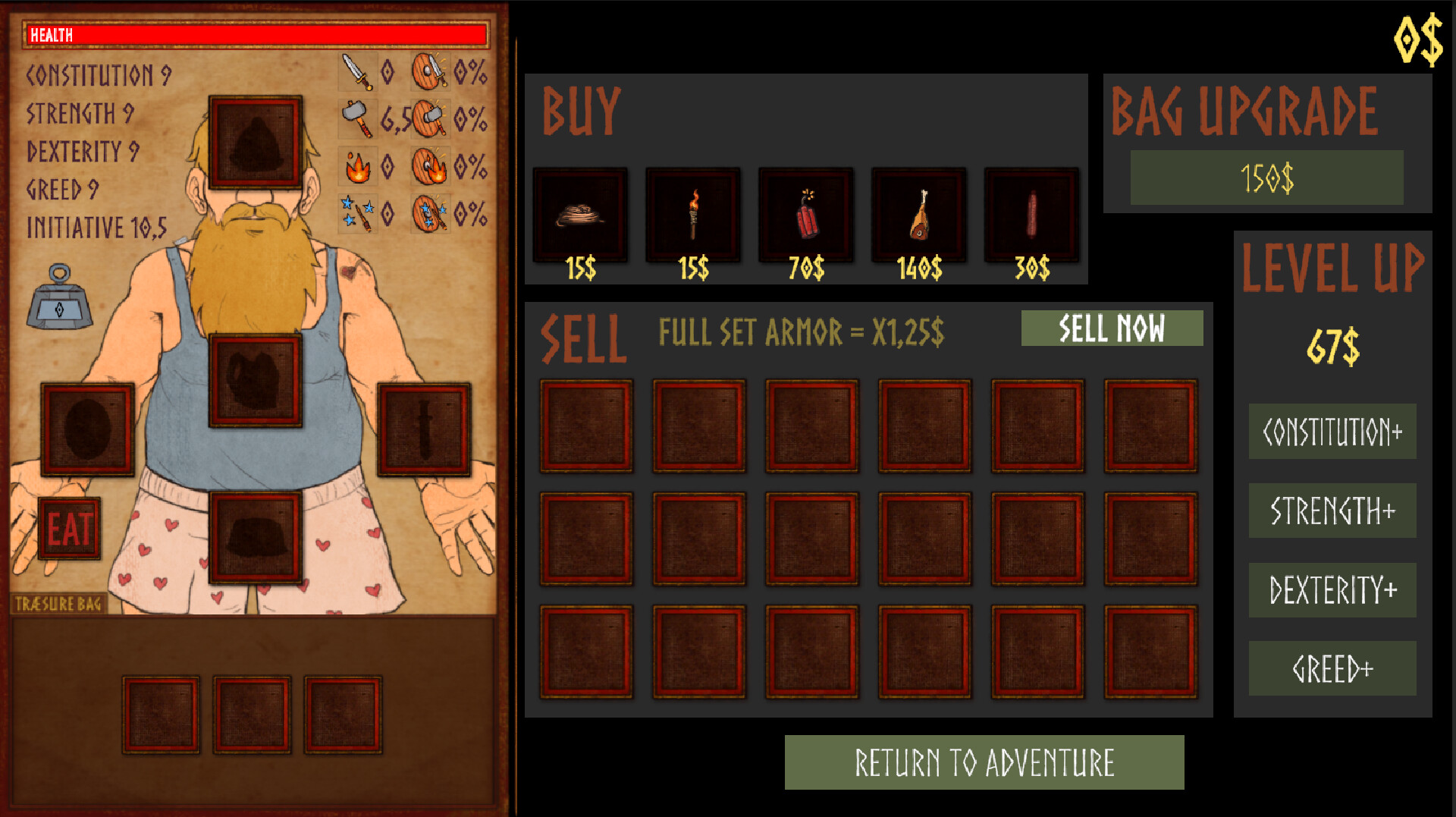Viewport: 1456px width, 817px height.
Task: Choose DEXTERITY+ stat boost
Action: click(x=1332, y=589)
